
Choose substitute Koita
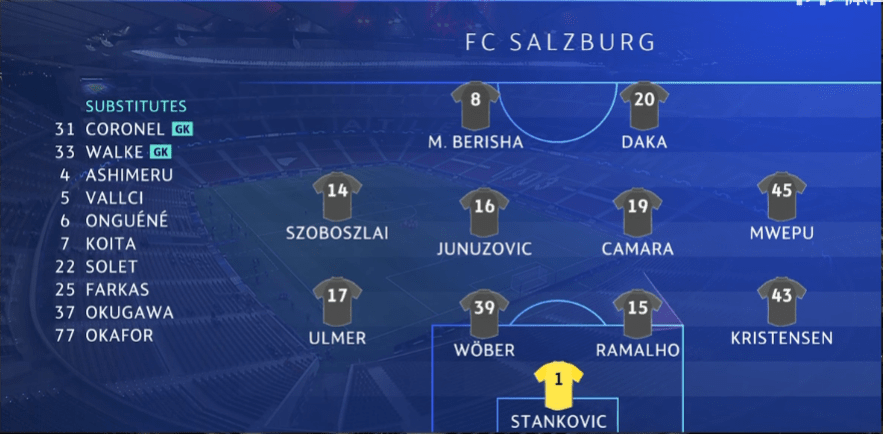click(111, 244)
